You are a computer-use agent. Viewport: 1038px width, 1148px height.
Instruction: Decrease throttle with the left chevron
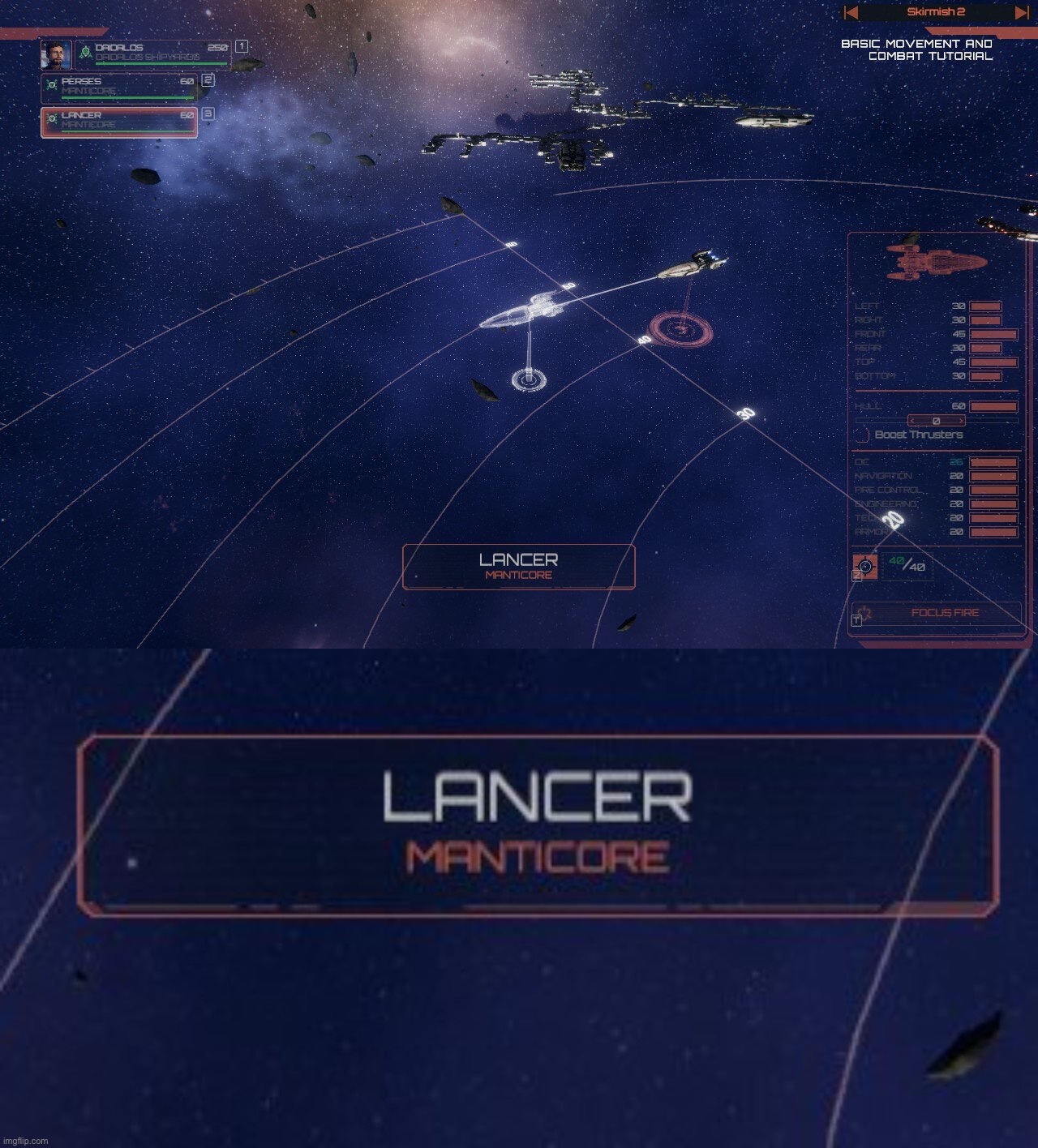click(912, 421)
